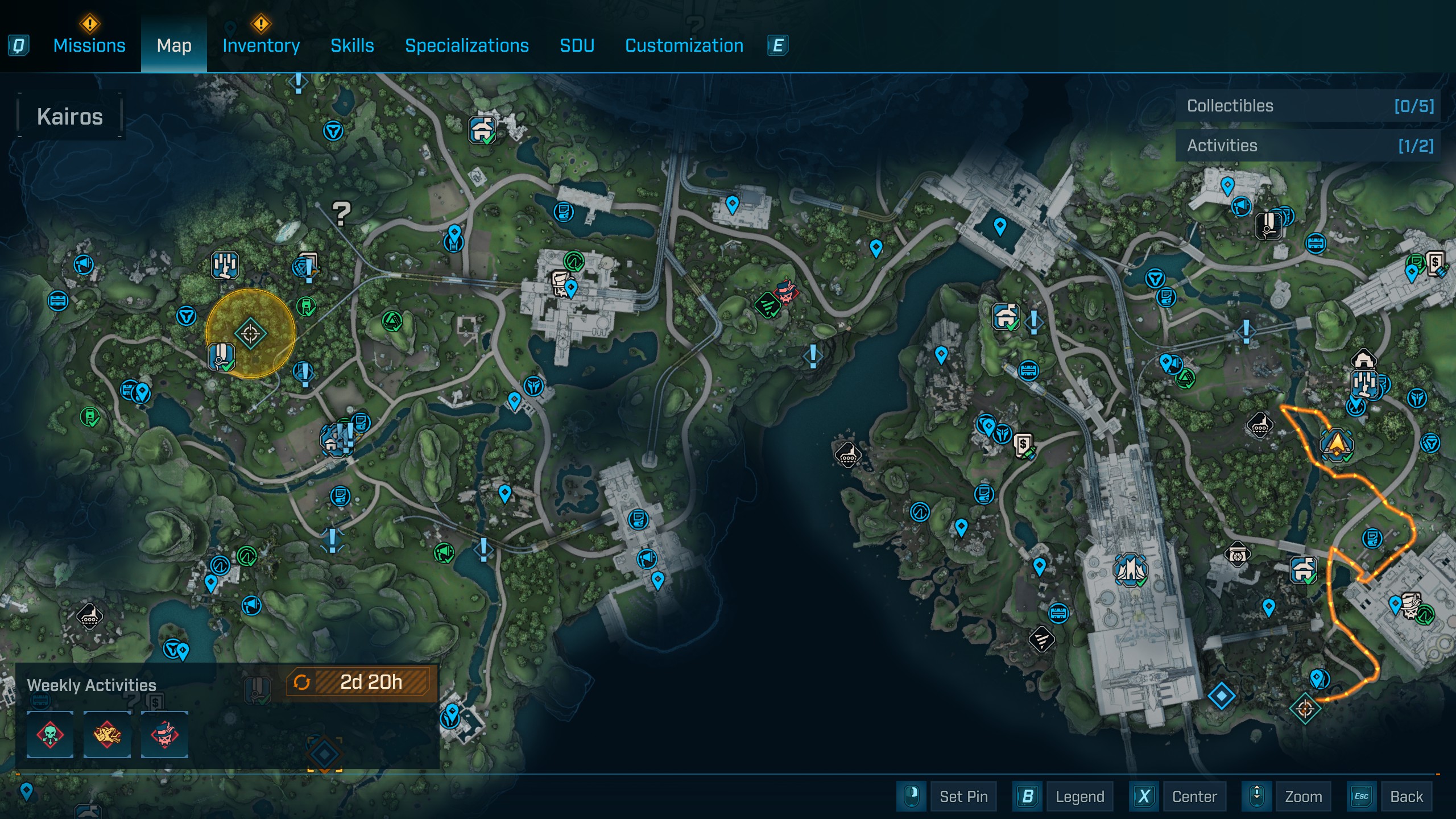1456x819 pixels.
Task: Open the Skills tab
Action: click(x=352, y=45)
